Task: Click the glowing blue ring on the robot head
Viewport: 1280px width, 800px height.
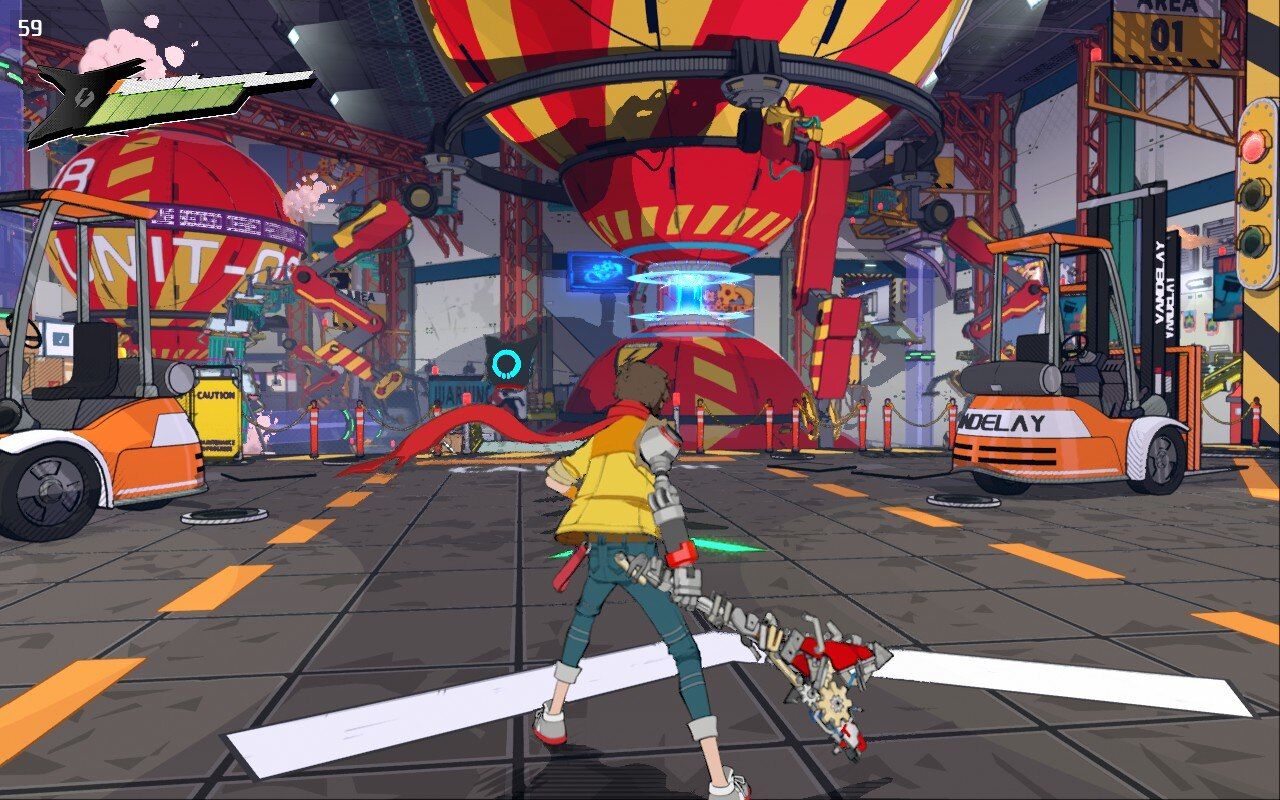Action: (x=507, y=363)
